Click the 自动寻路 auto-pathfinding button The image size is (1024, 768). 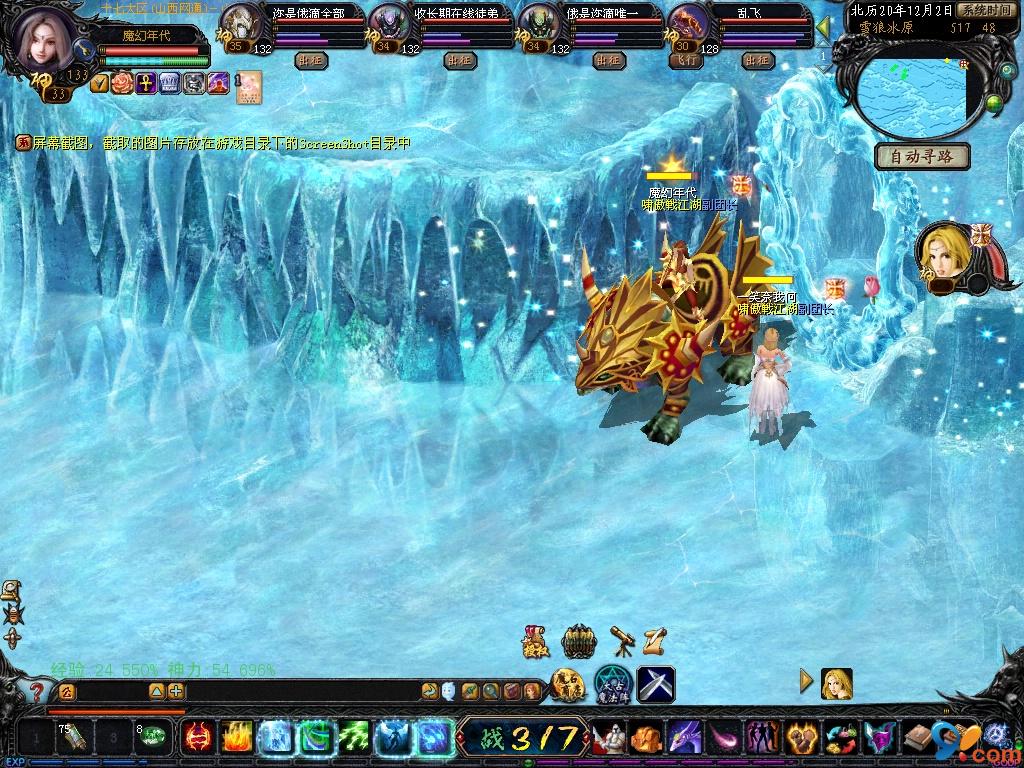(922, 156)
